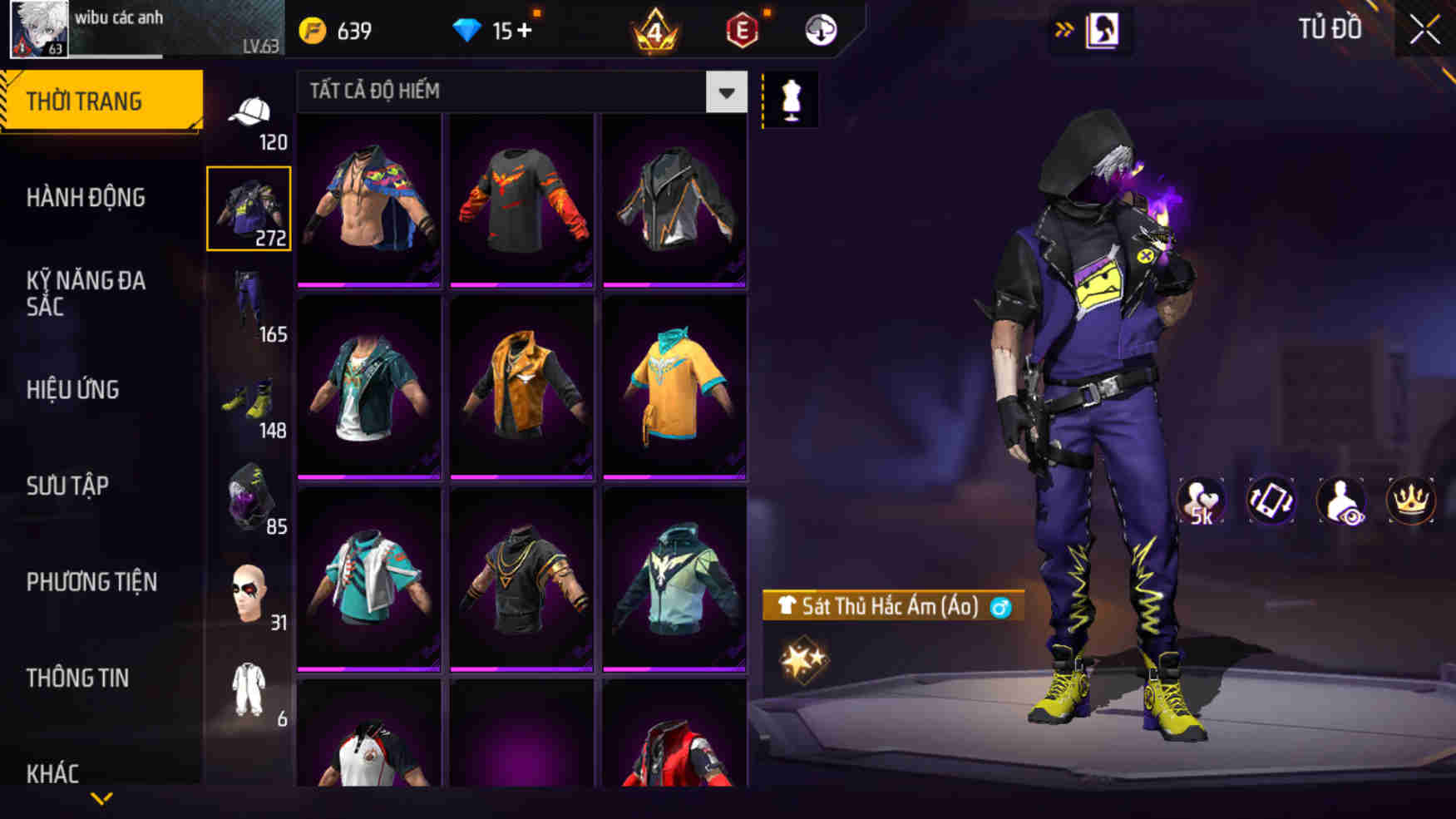
Task: Toggle the crown ranking icon
Action: point(1409,499)
